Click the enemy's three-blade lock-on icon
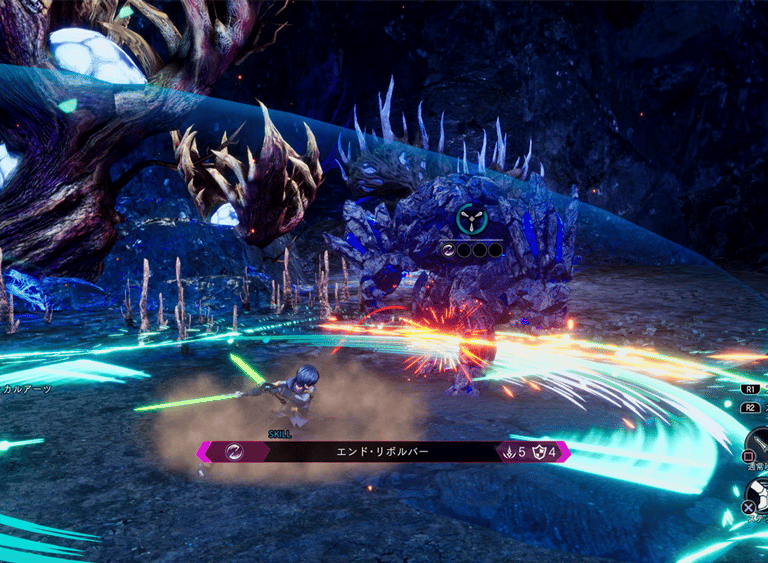The width and height of the screenshot is (768, 563). 469,218
